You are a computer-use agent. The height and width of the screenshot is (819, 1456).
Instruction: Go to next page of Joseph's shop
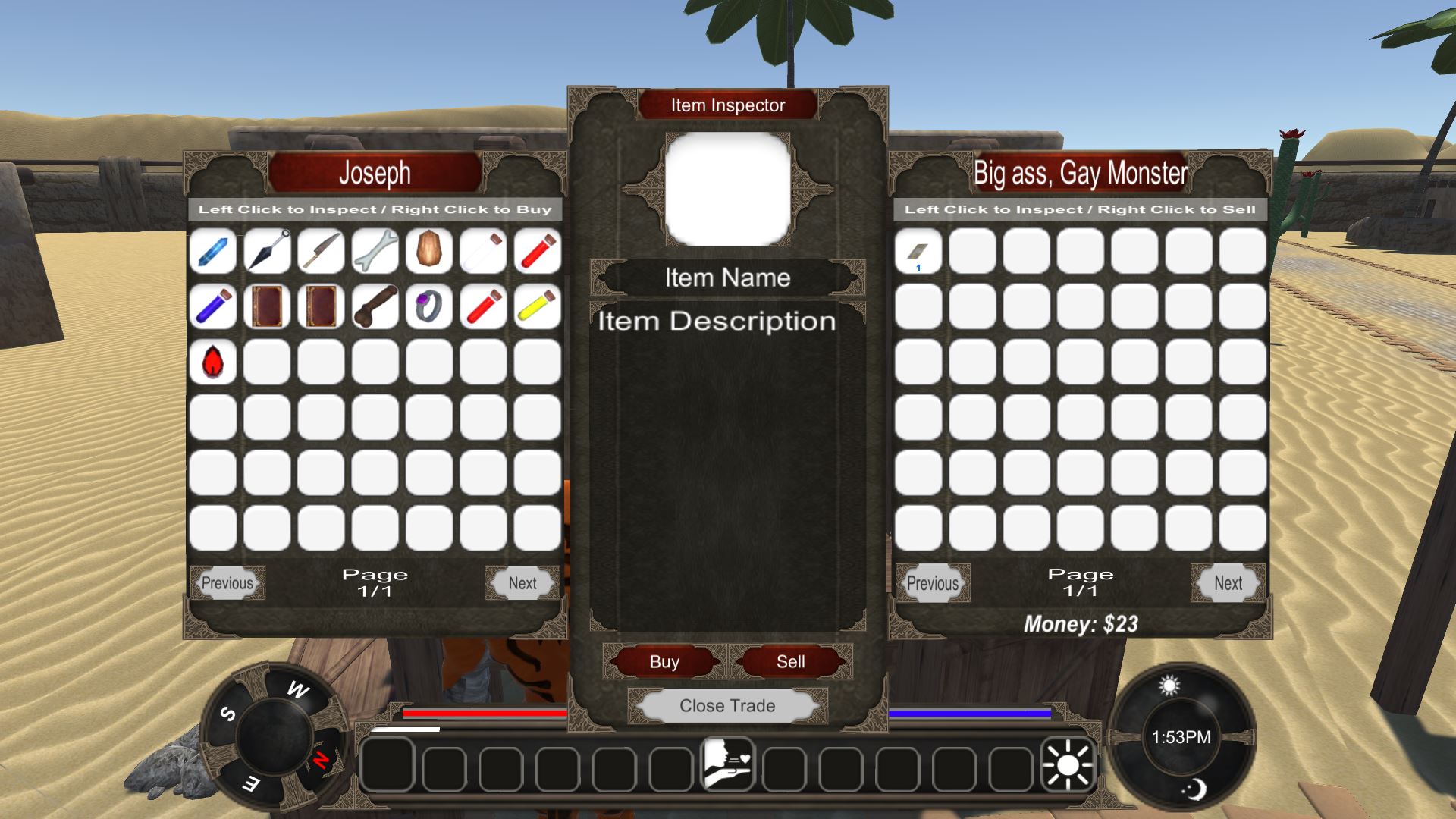point(522,583)
